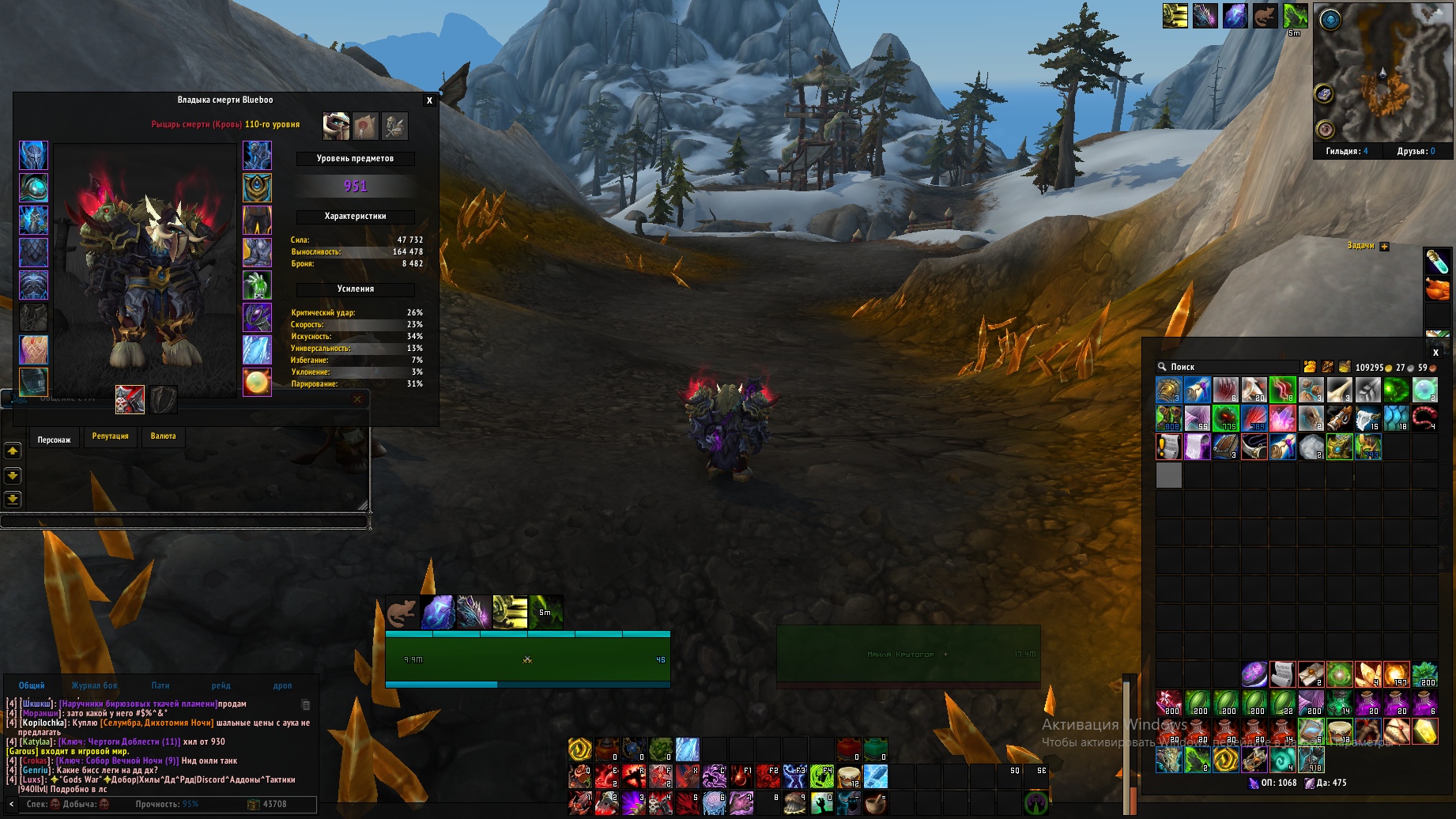This screenshot has width=1456, height=819.
Task: Click the helmet equipment slot
Action: (33, 156)
